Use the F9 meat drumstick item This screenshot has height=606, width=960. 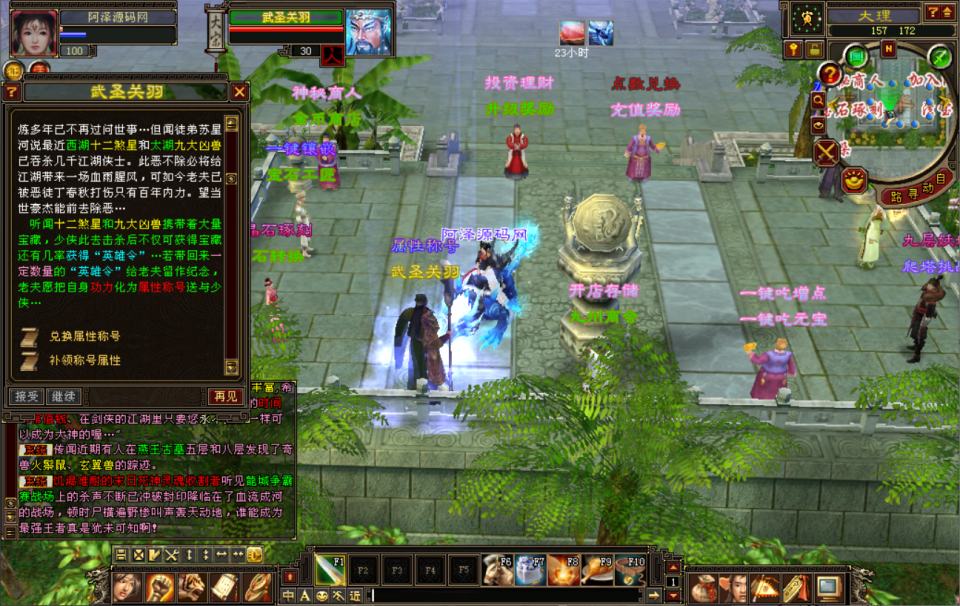pos(597,569)
